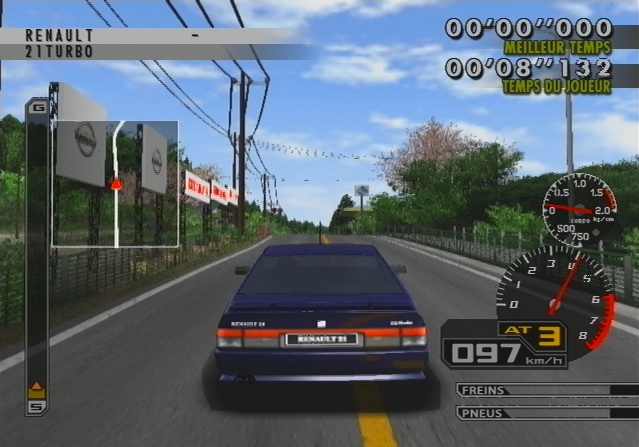Select the orange position arrow on the progress bar
The image size is (639, 447).
click(x=37, y=389)
